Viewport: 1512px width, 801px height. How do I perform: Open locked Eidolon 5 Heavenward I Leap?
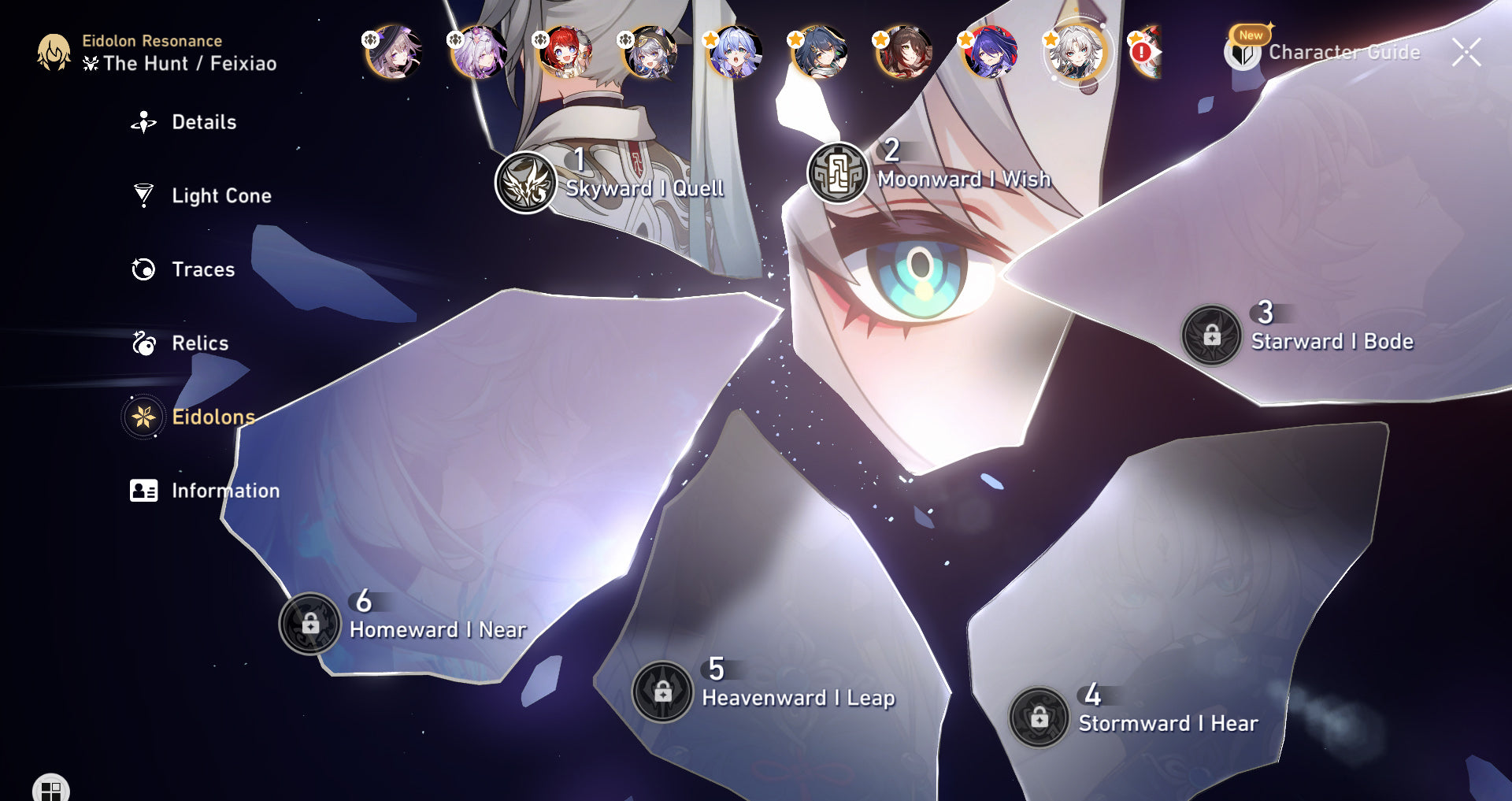pyautogui.click(x=663, y=691)
